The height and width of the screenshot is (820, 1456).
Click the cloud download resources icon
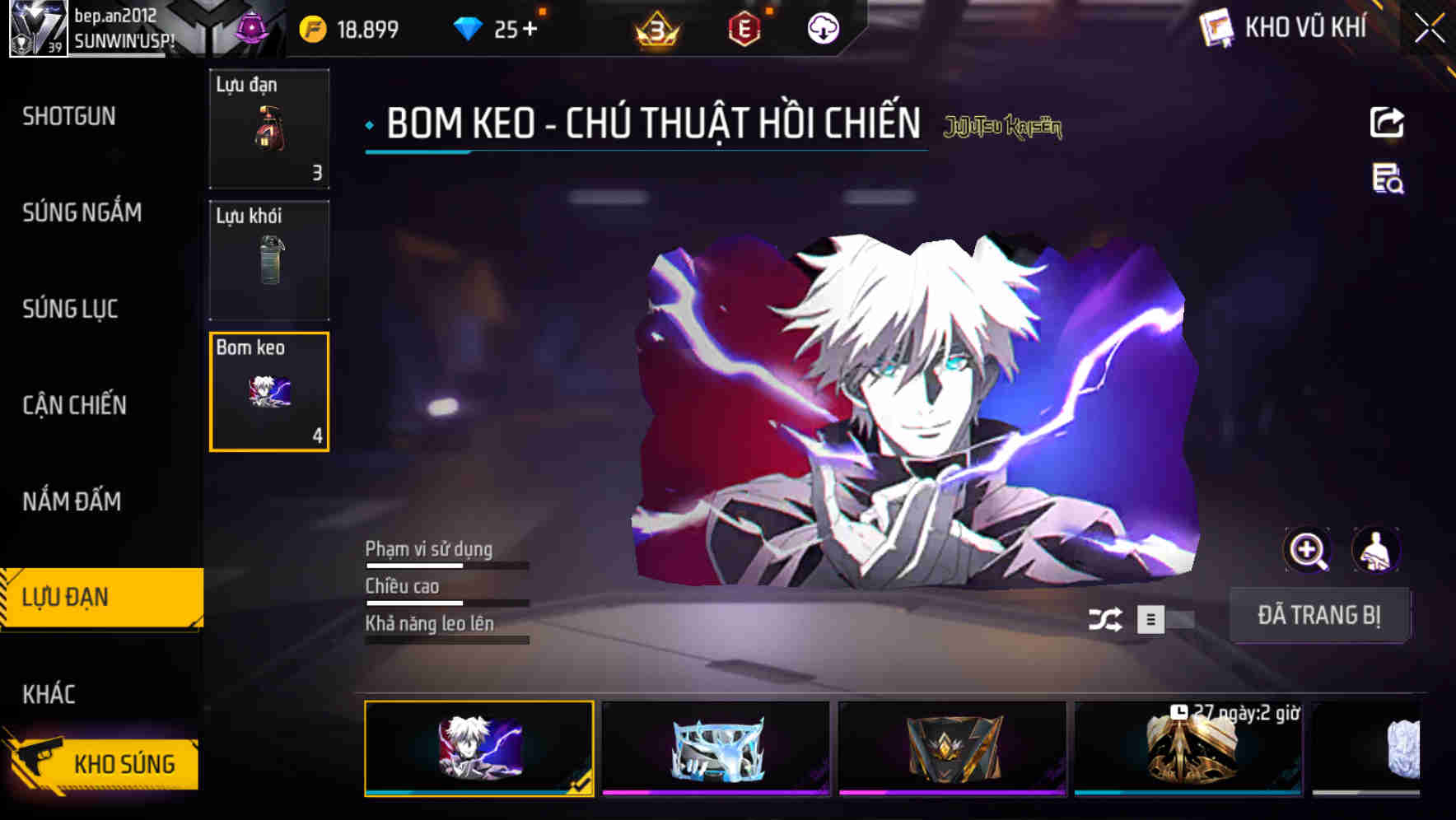coord(823,29)
